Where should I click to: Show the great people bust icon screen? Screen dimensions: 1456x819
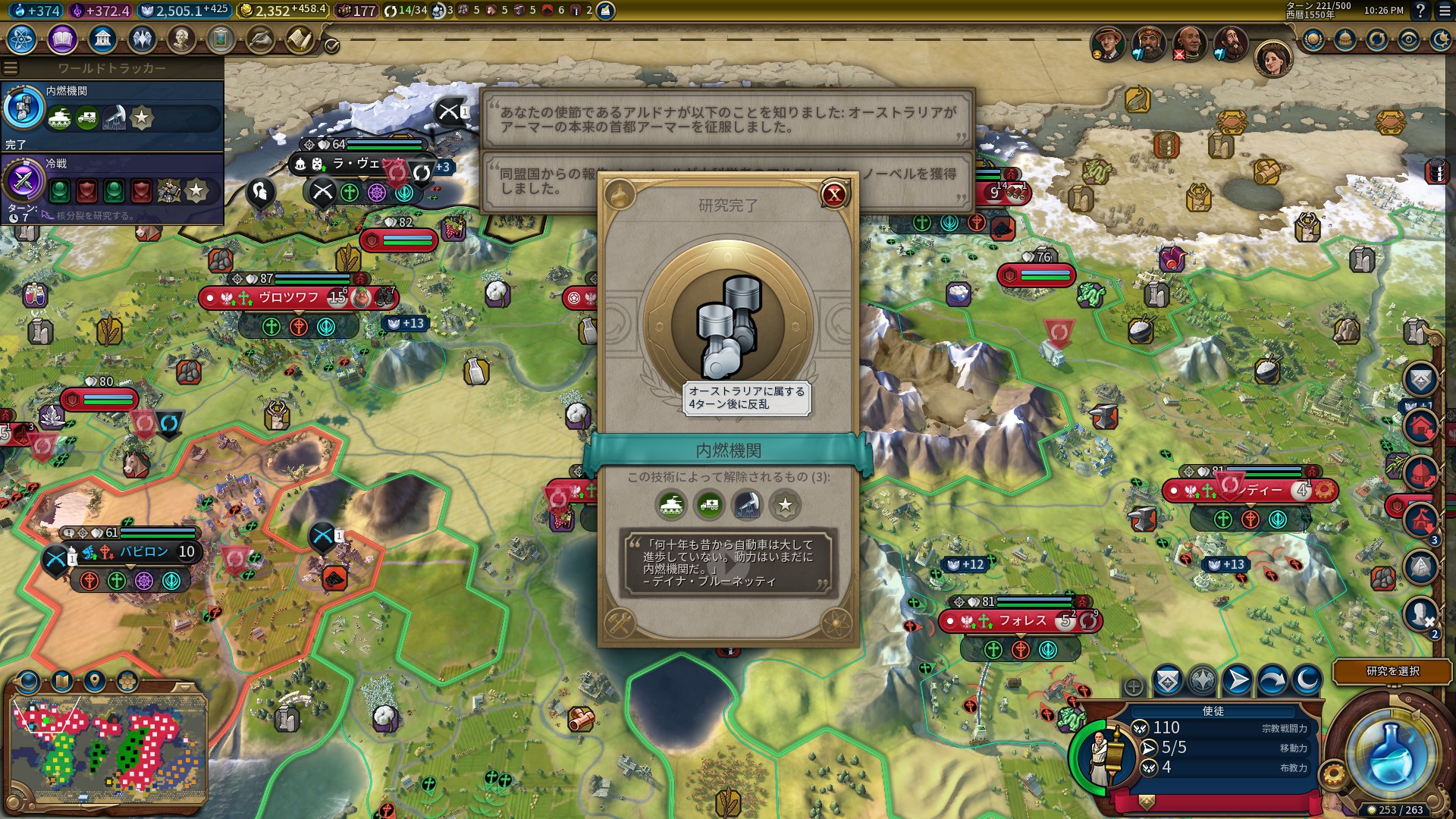181,39
